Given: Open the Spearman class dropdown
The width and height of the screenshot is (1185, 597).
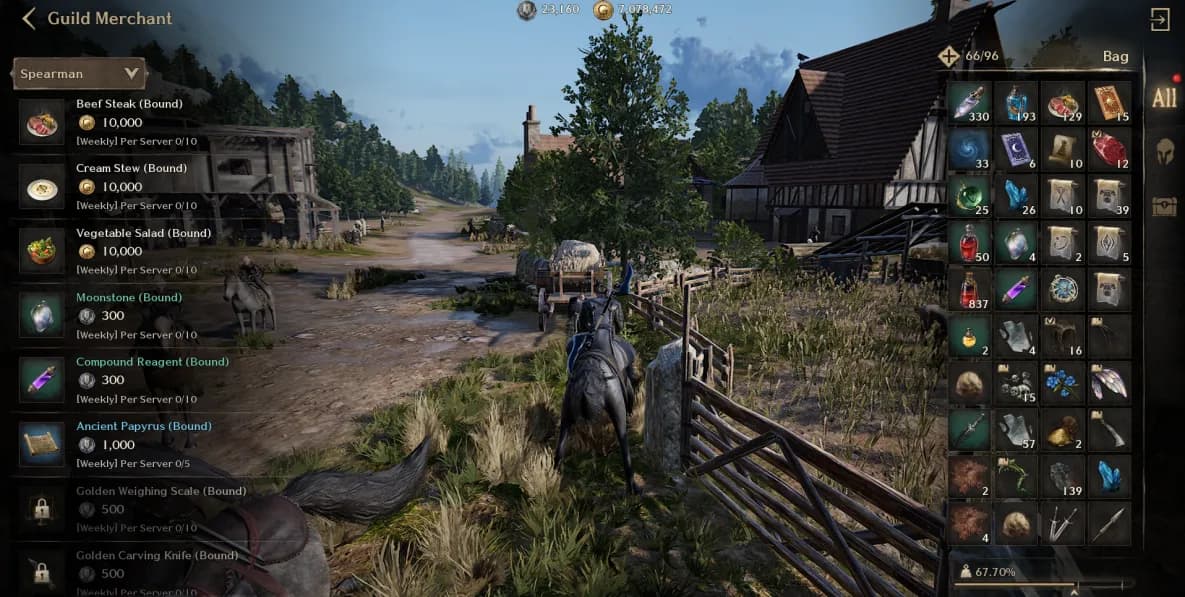Looking at the screenshot, I should (x=79, y=73).
